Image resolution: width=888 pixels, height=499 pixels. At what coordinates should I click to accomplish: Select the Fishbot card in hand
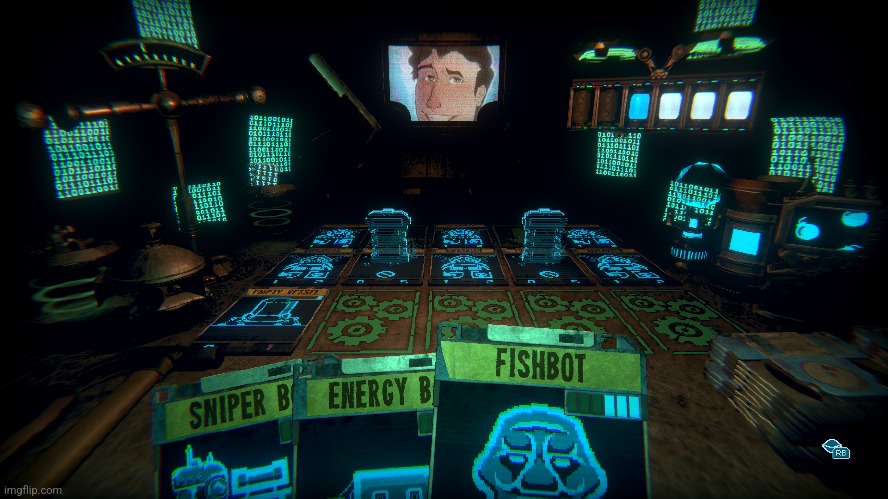tap(540, 420)
